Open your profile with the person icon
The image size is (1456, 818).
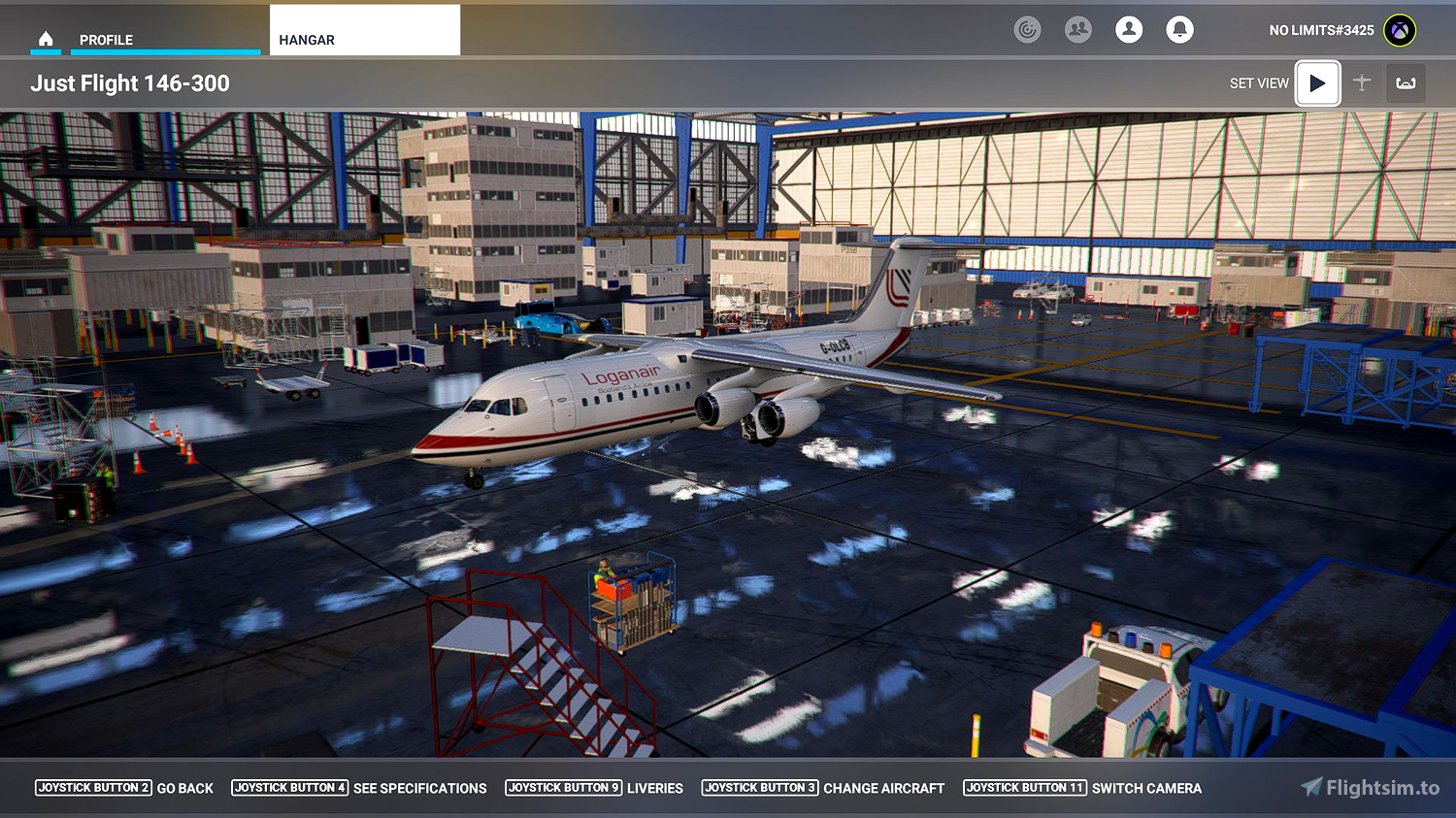[x=1129, y=29]
